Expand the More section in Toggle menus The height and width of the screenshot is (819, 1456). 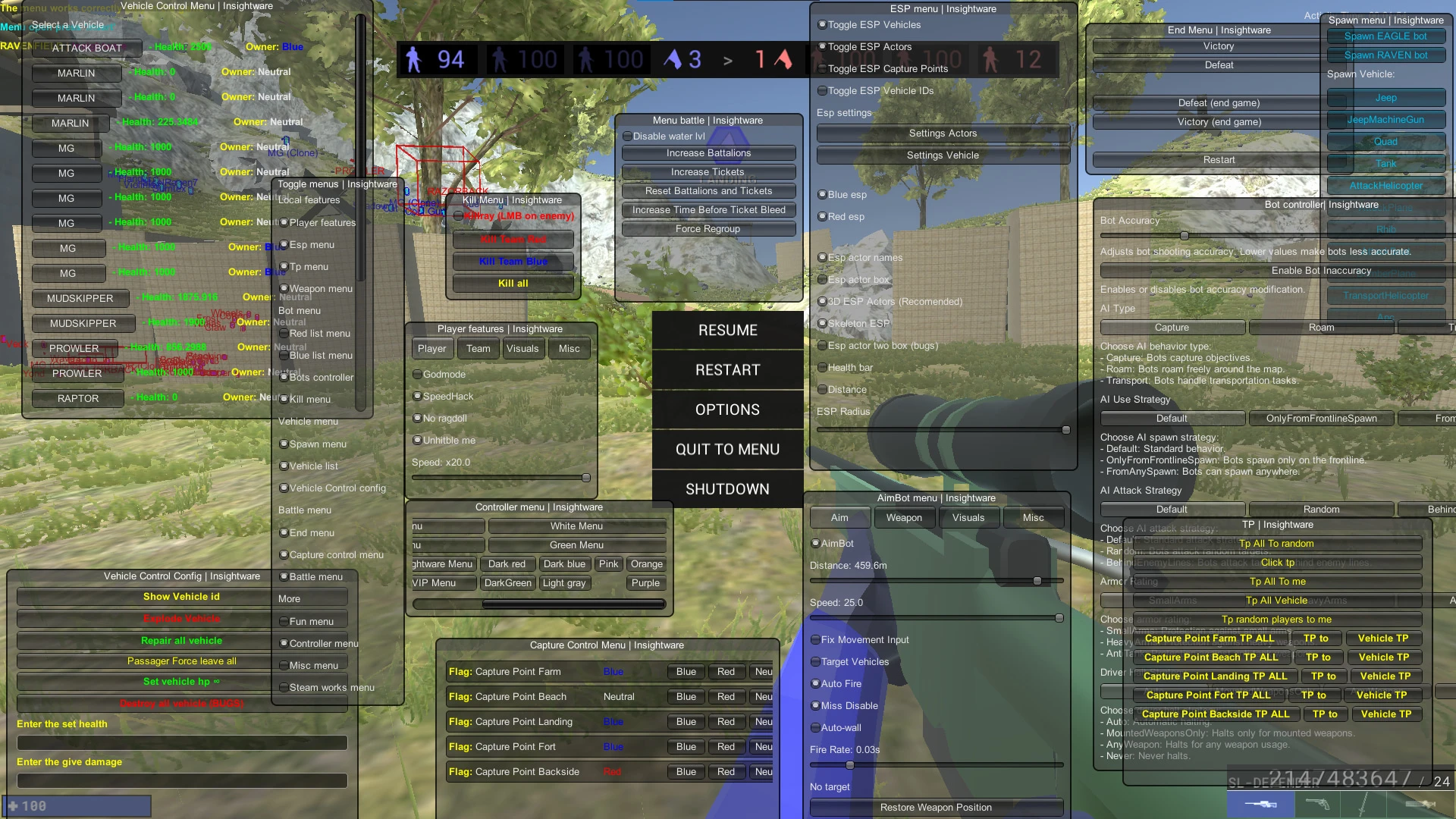(310, 598)
